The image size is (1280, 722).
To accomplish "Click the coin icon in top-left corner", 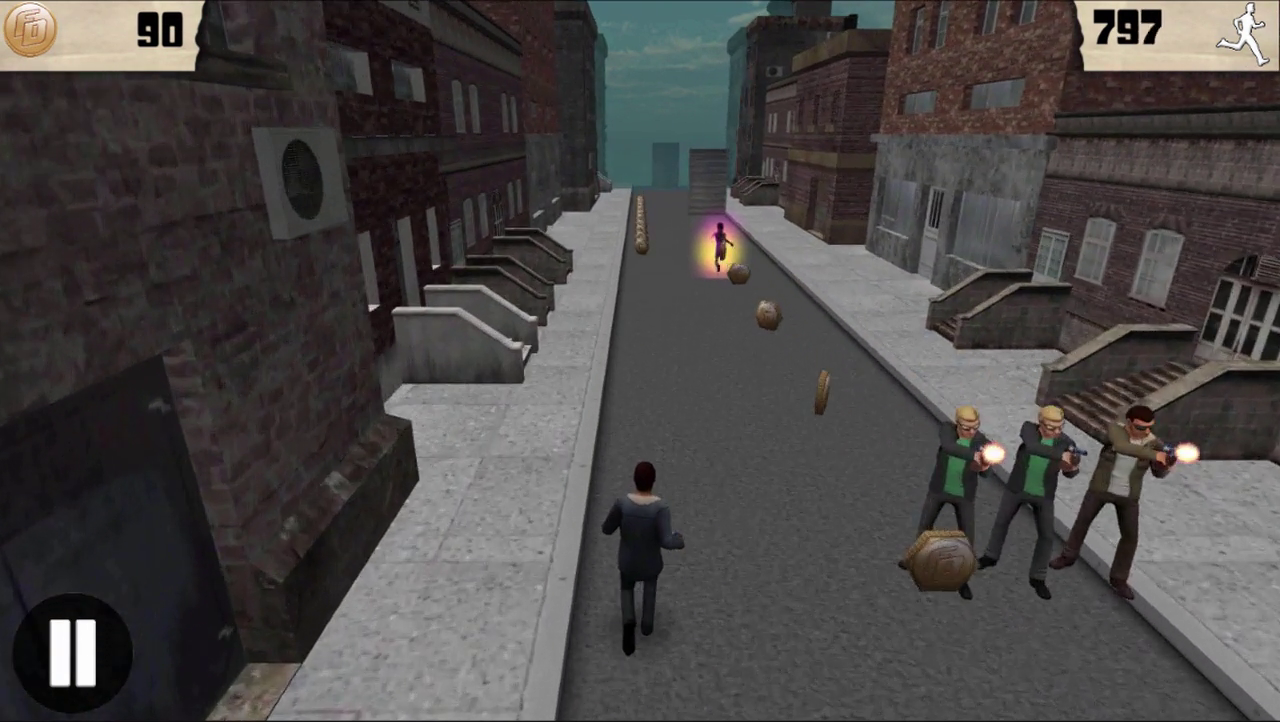I will pos(30,30).
